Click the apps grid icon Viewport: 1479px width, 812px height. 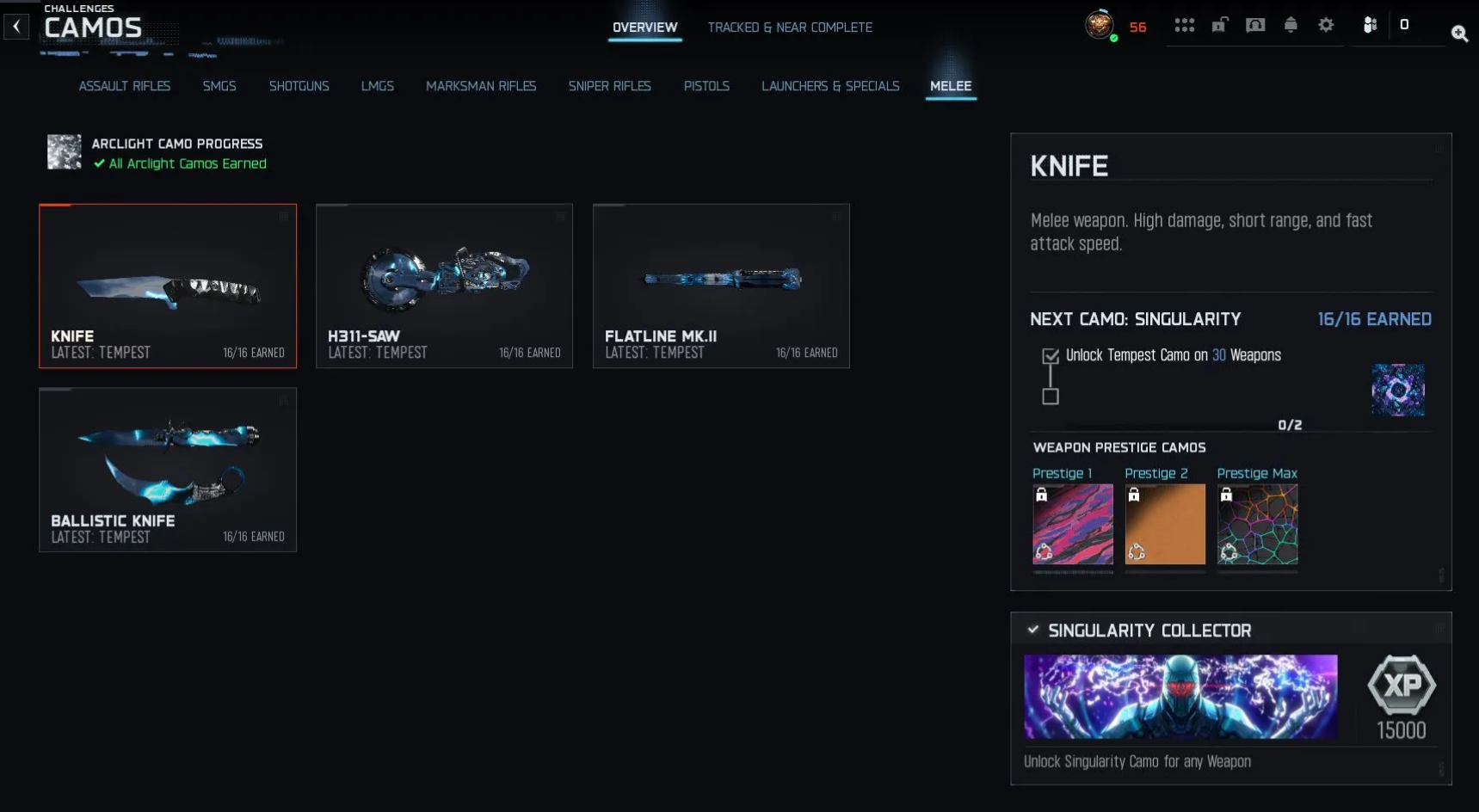point(1185,25)
